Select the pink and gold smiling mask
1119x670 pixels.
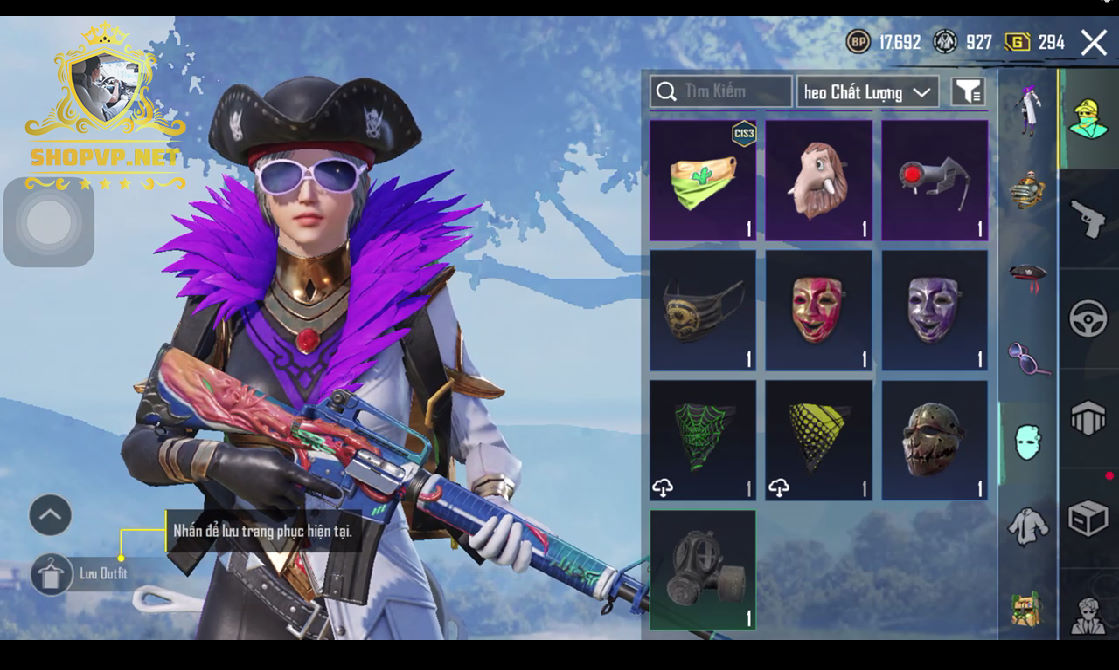(x=818, y=311)
